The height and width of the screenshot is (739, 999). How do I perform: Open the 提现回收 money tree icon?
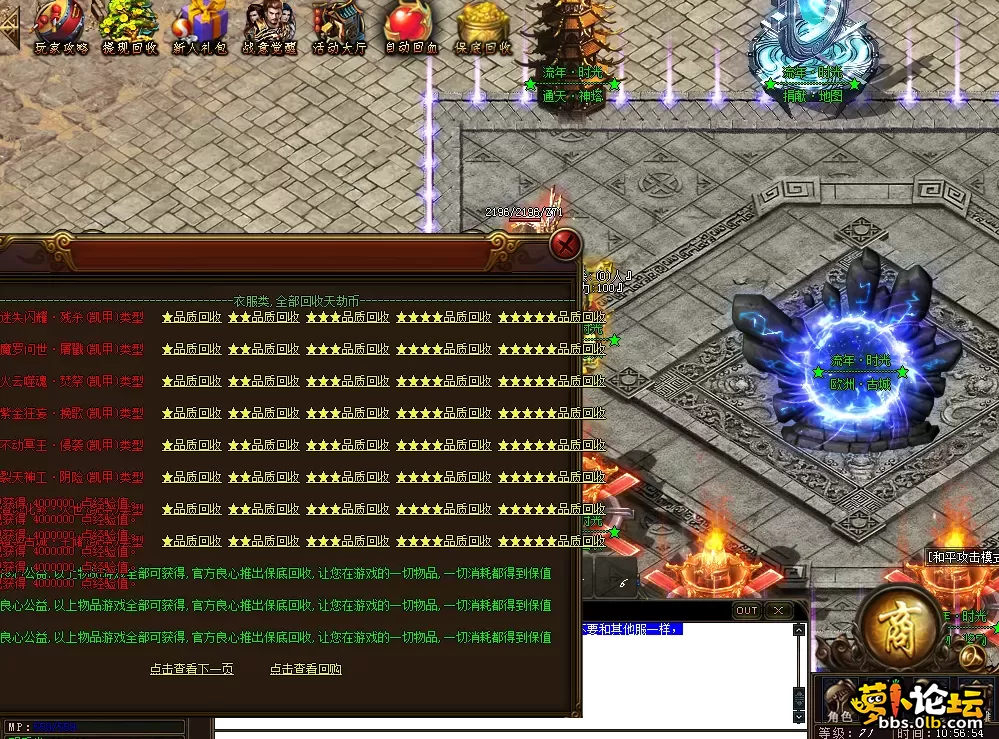pos(129,27)
